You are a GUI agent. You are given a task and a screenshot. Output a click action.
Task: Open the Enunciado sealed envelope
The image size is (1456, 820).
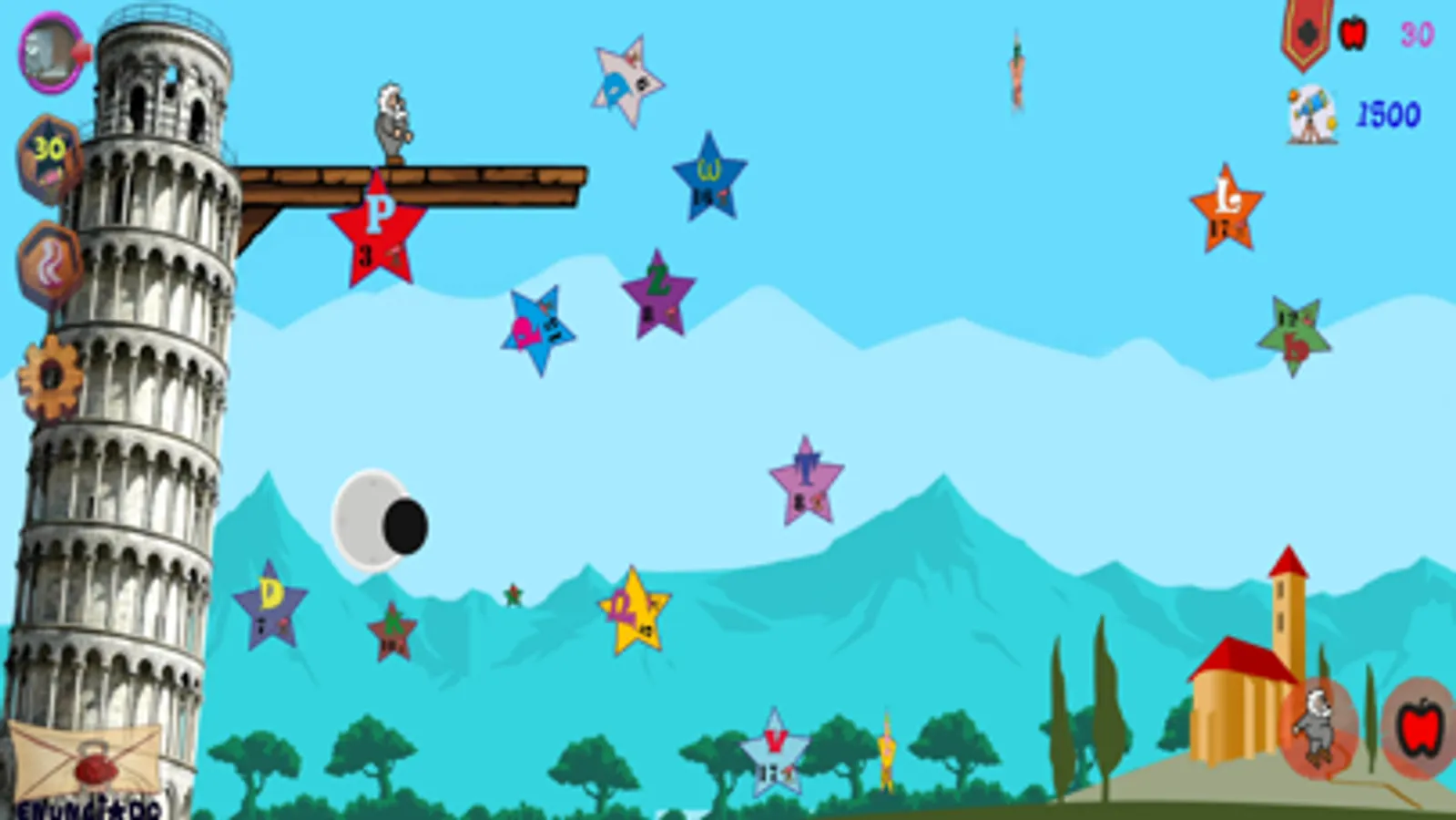[87, 763]
